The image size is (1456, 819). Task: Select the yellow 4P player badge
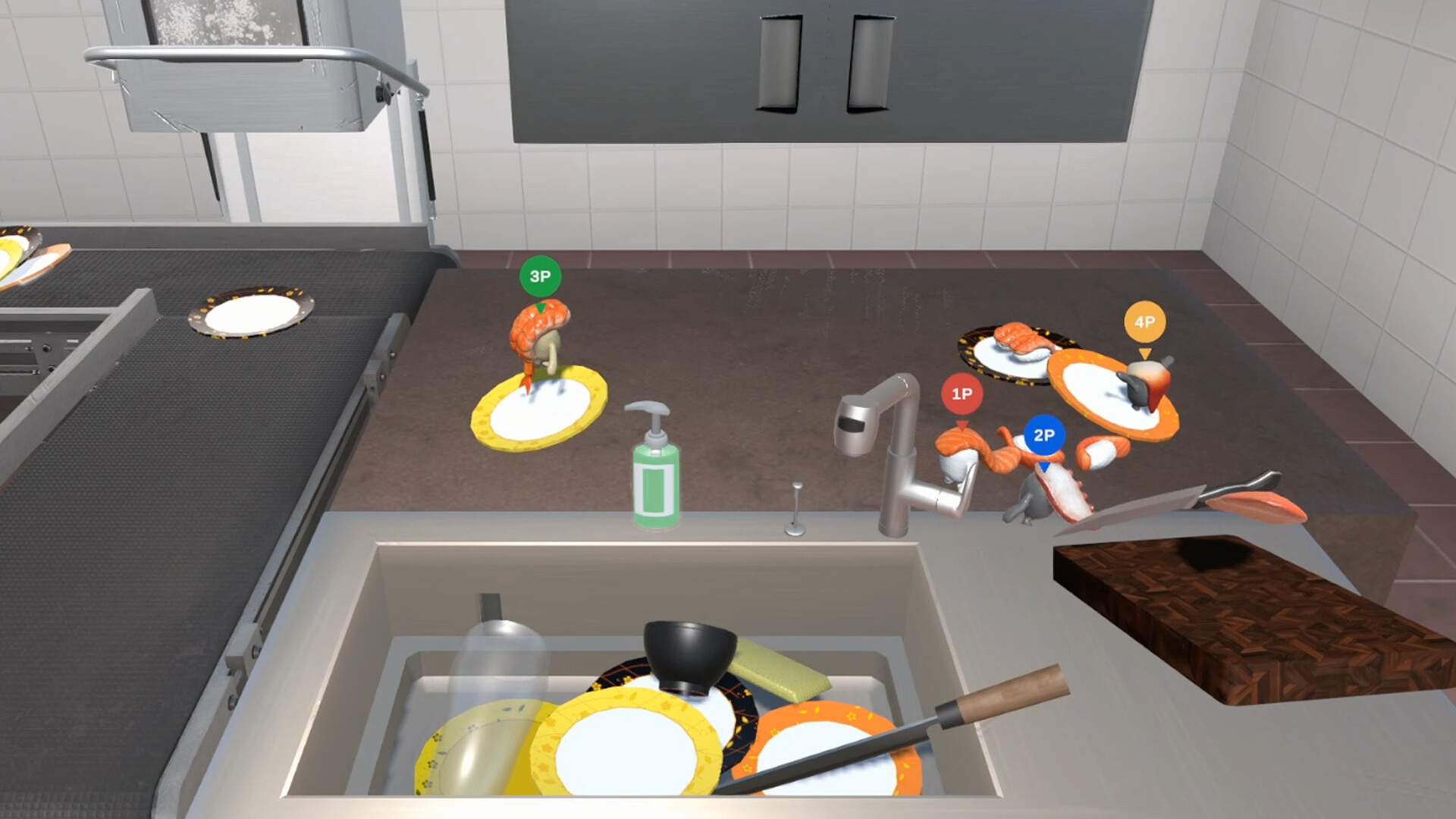(1144, 322)
